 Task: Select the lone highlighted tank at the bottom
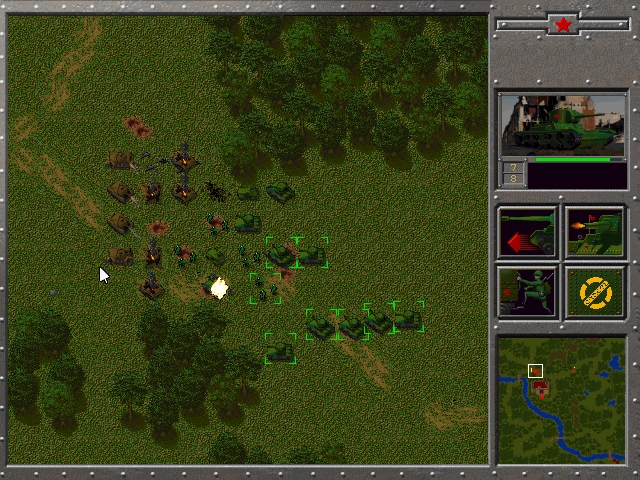tap(281, 349)
